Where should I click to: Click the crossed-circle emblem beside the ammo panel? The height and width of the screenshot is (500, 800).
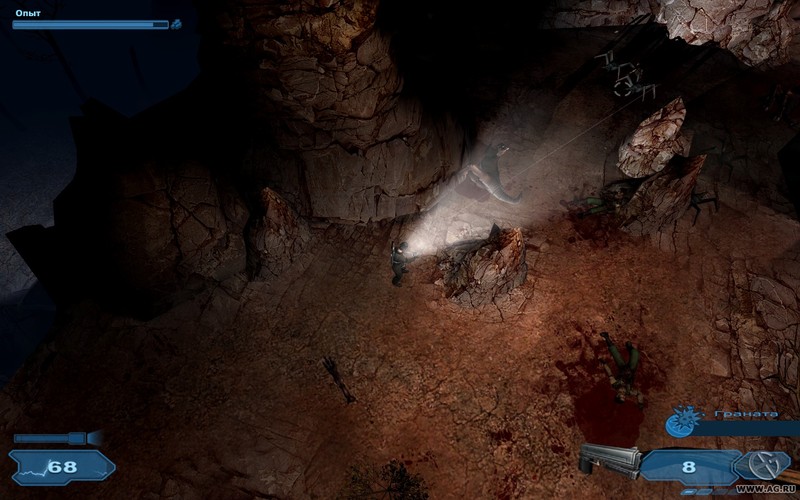(x=766, y=465)
